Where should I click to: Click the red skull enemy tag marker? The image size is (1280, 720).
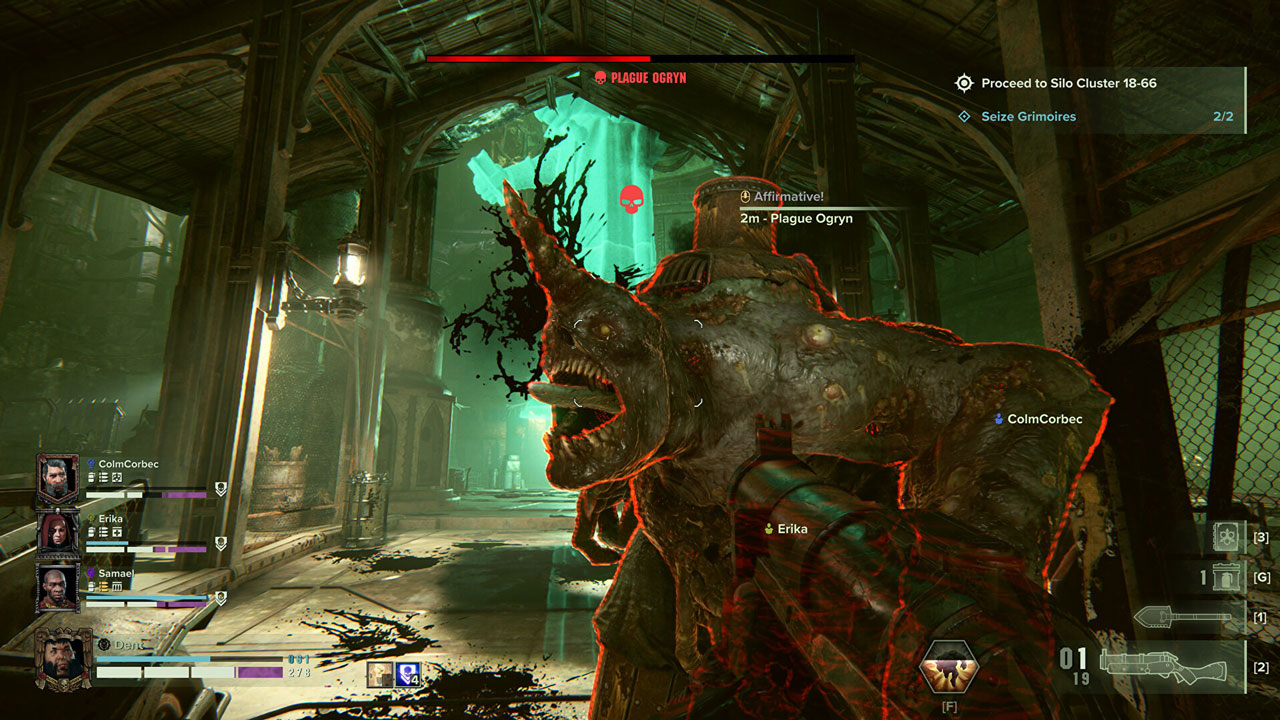pyautogui.click(x=630, y=198)
